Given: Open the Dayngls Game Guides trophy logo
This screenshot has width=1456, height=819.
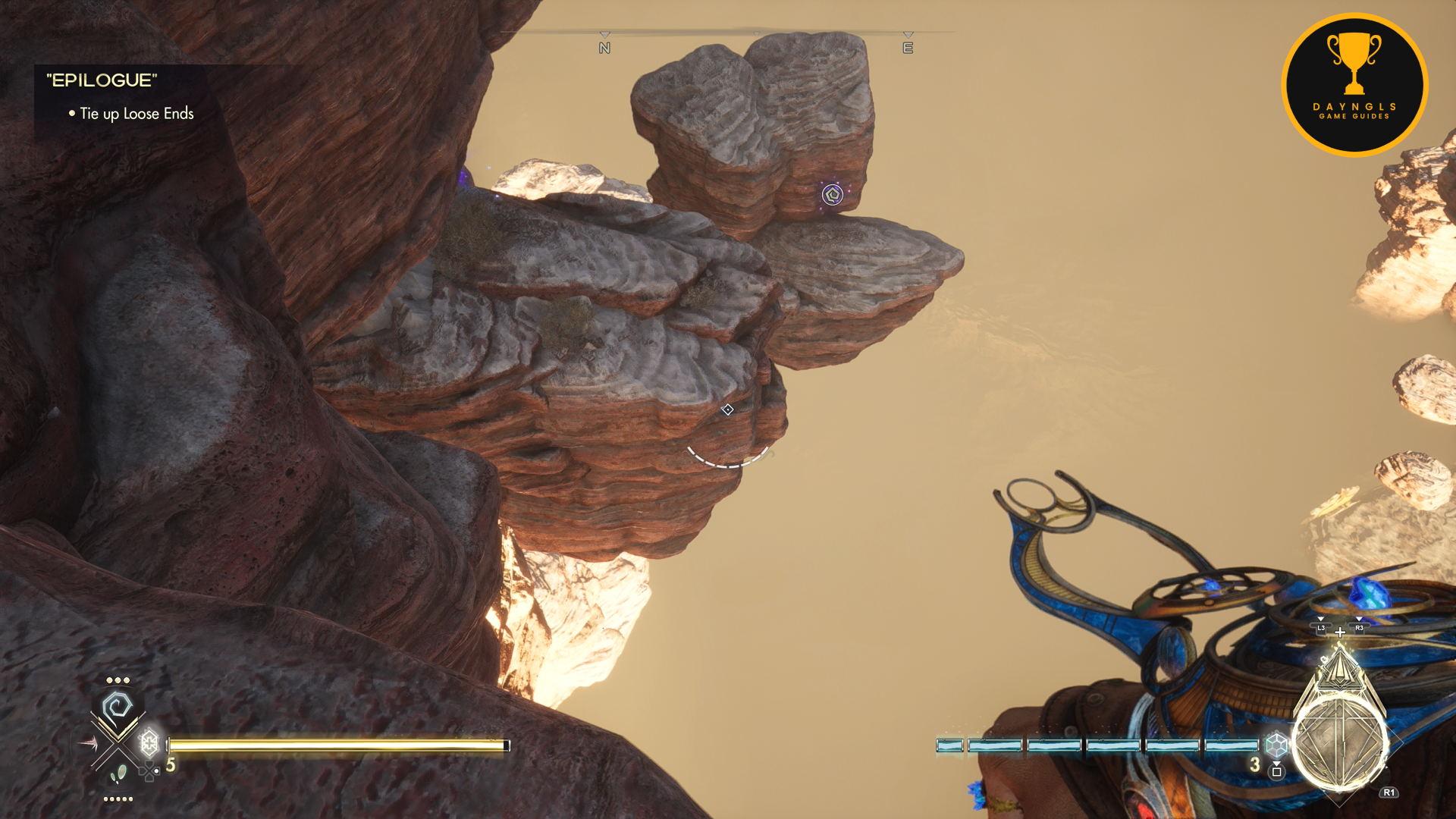Looking at the screenshot, I should [x=1354, y=85].
